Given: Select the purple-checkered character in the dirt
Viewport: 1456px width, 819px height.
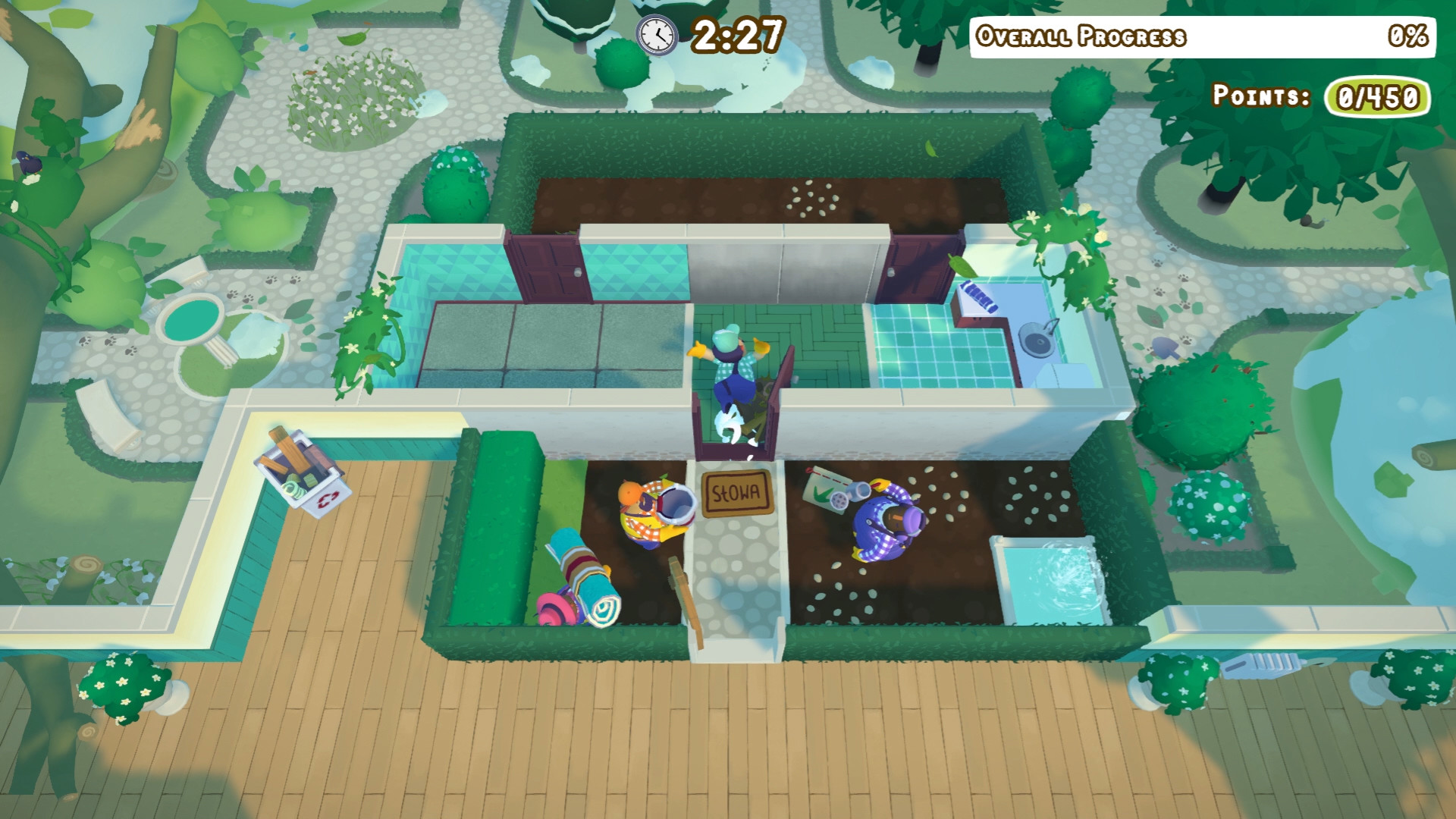Looking at the screenshot, I should (x=887, y=523).
